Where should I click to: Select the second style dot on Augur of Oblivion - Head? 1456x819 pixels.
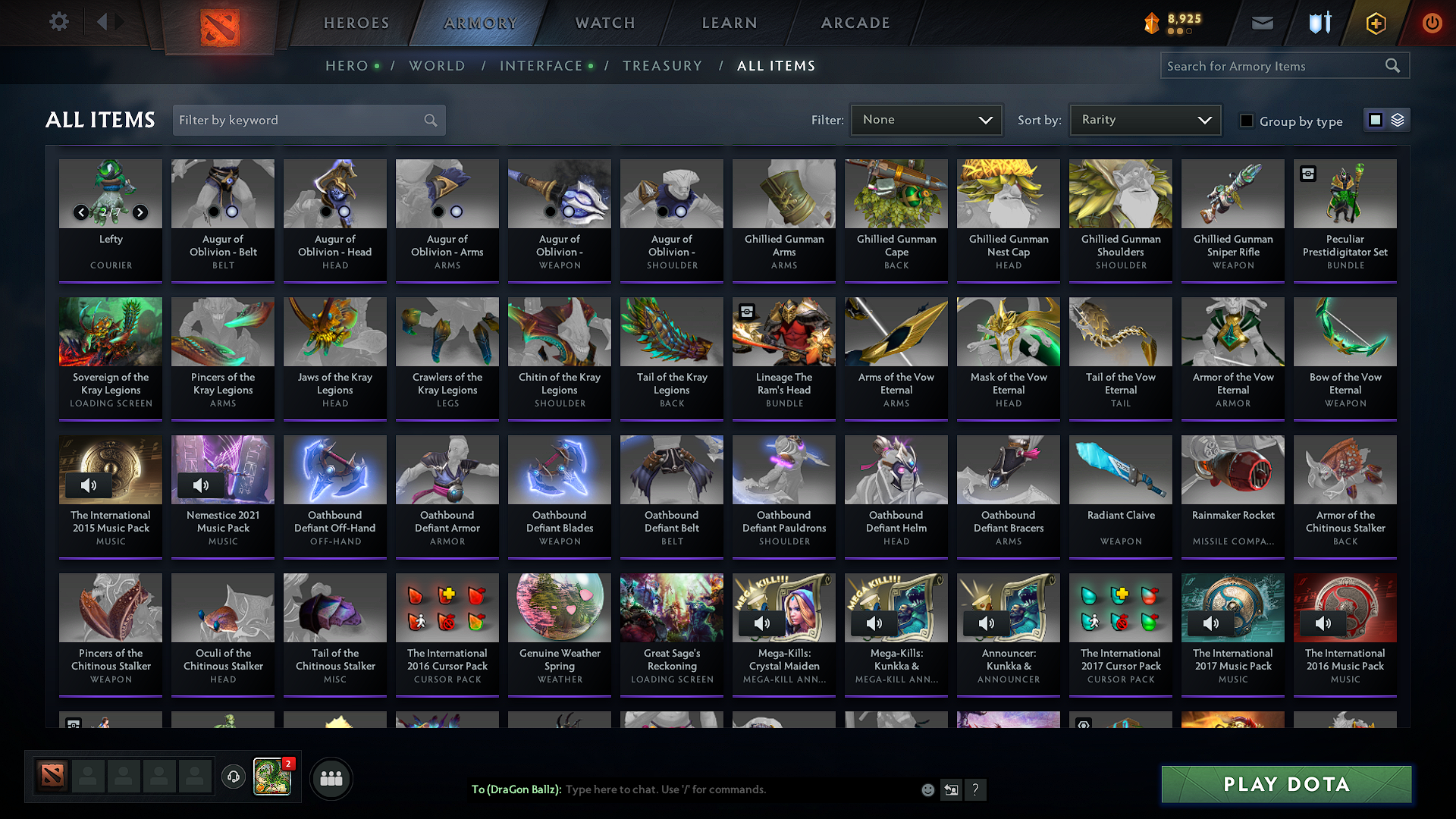[344, 213]
